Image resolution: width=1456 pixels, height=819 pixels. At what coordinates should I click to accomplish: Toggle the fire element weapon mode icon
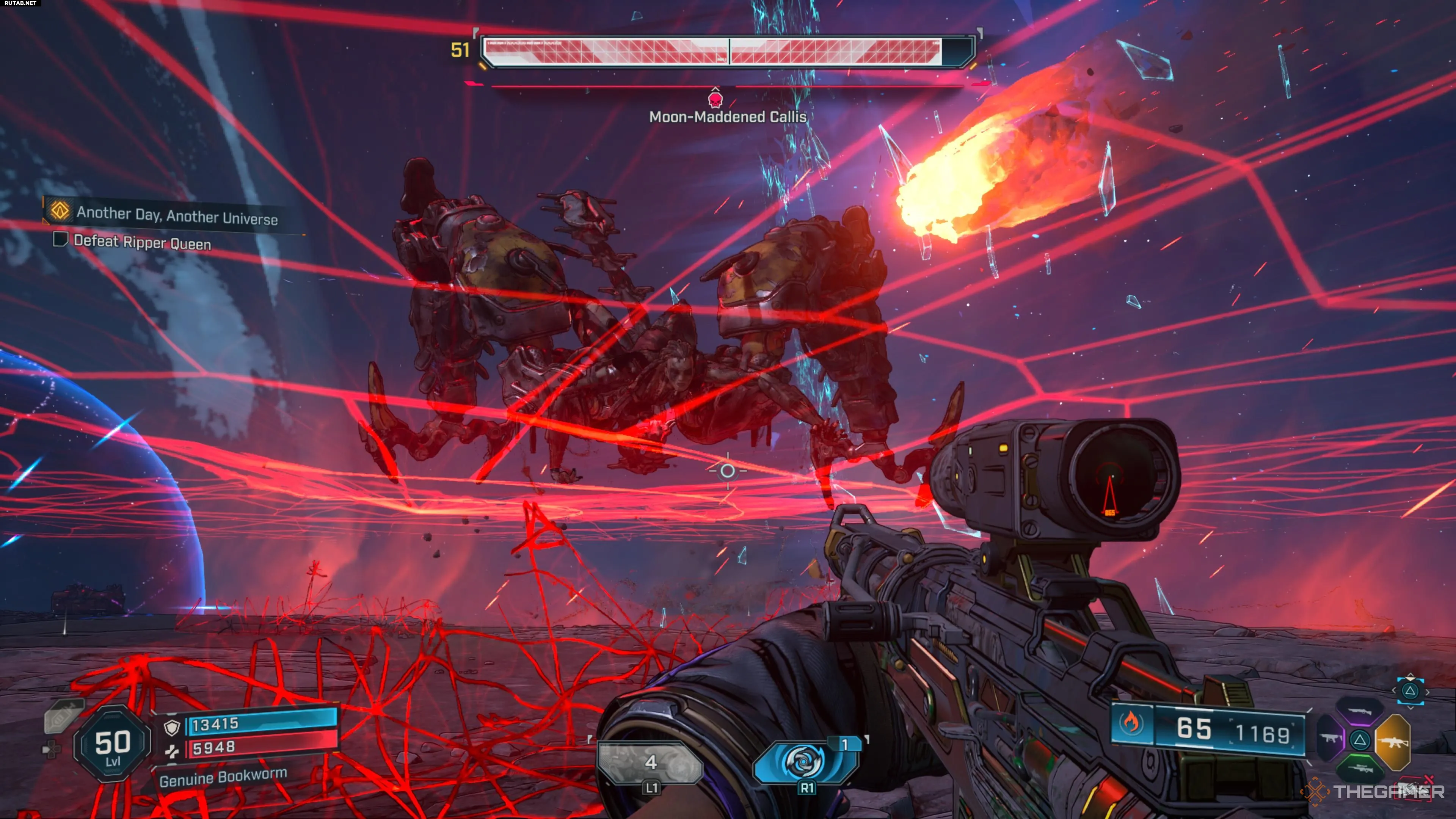pyautogui.click(x=1131, y=723)
